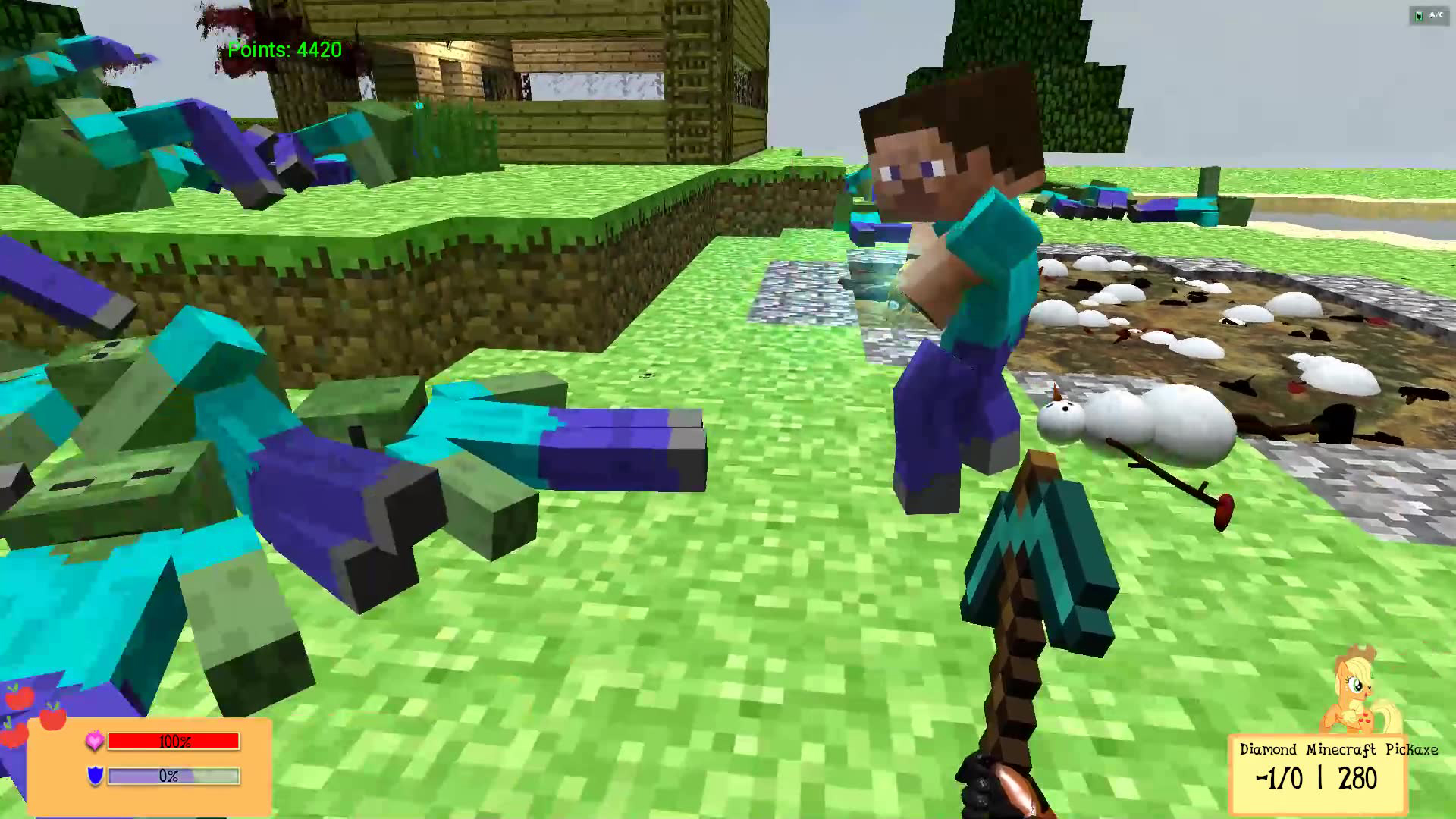Click the pink heart health icon
The height and width of the screenshot is (819, 1456).
(x=94, y=742)
